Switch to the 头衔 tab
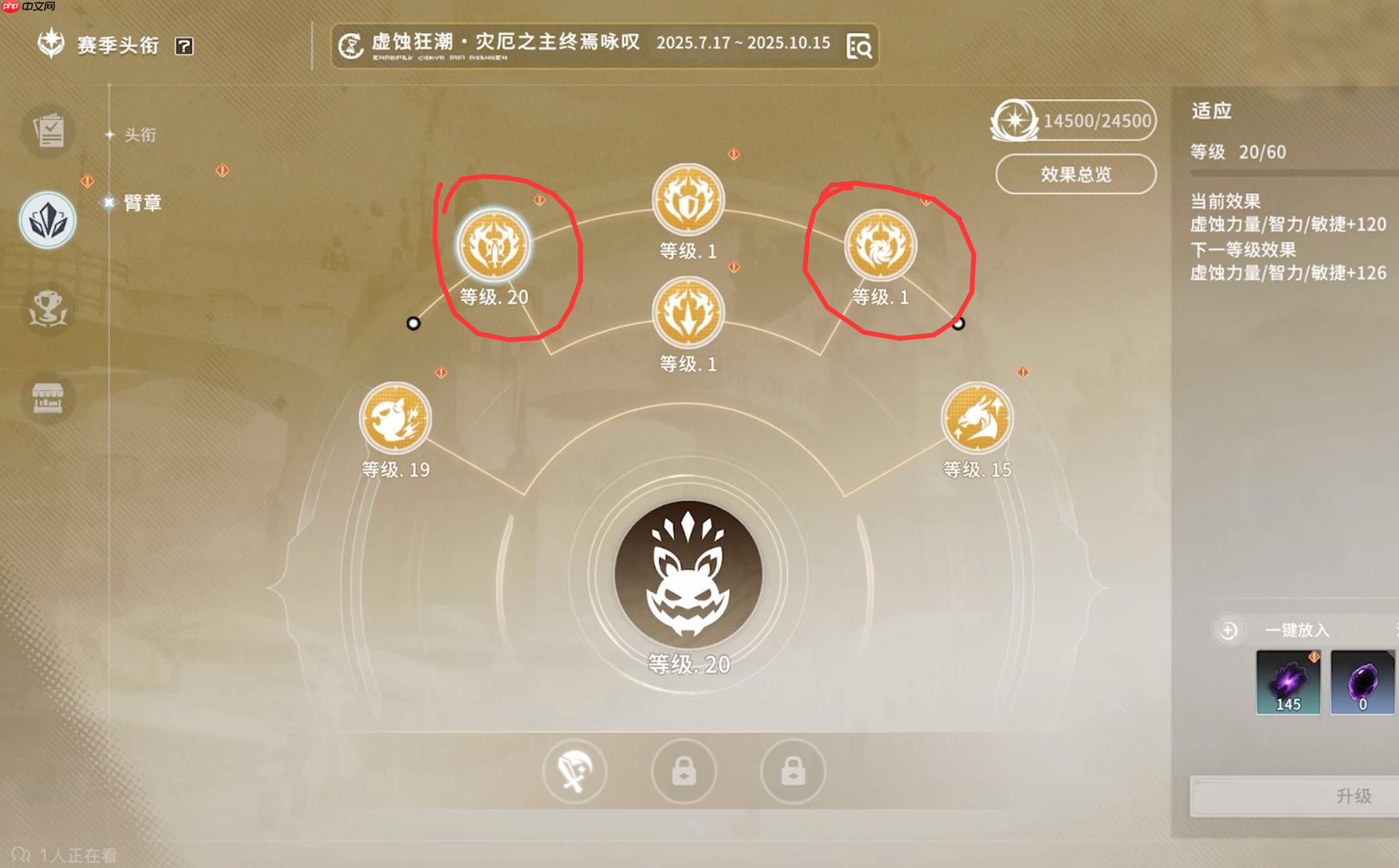The image size is (1399, 868). pos(138,136)
